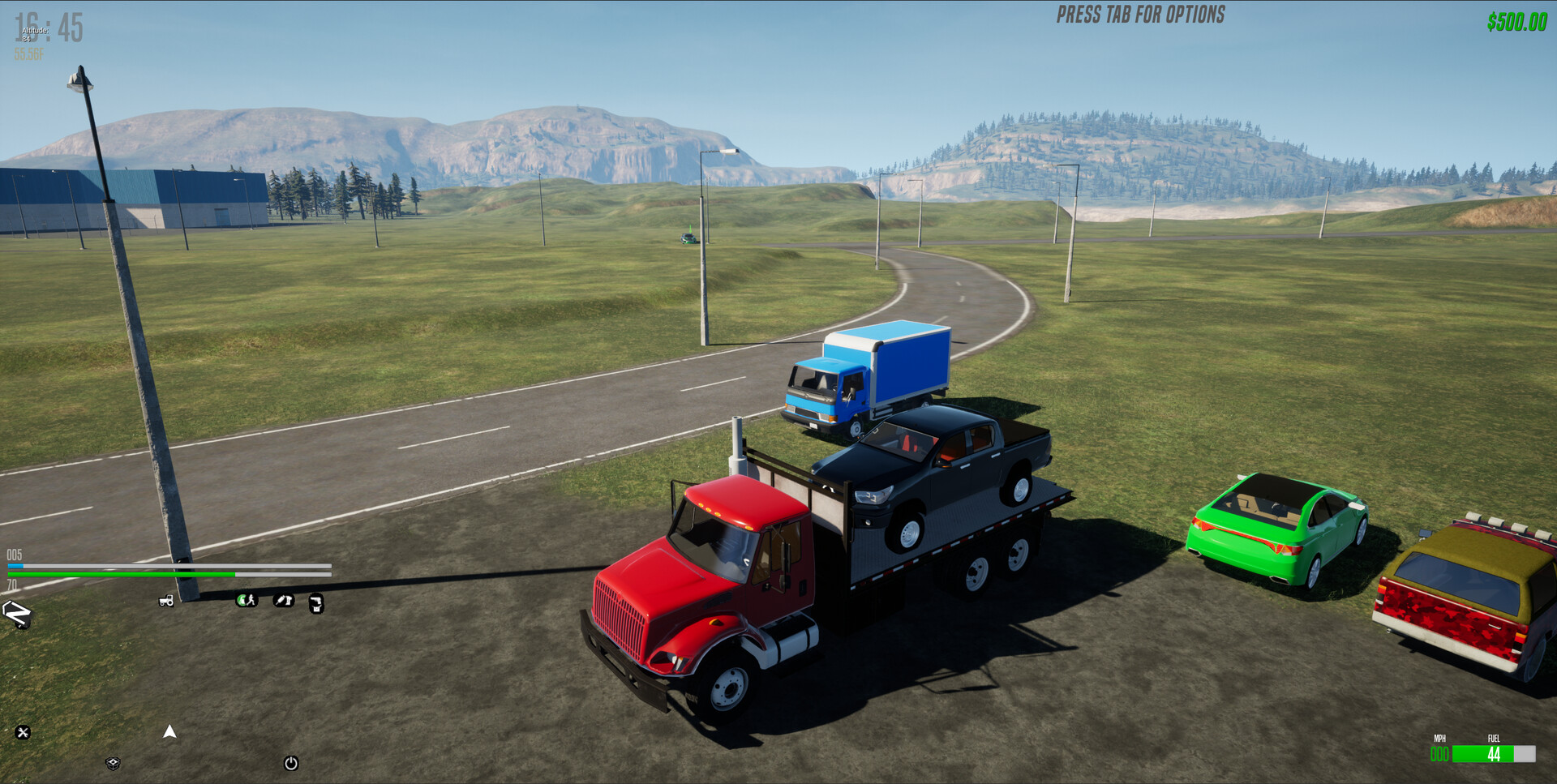This screenshot has width=1557, height=784.
Task: Click the 70 label below the health bar
Action: click(12, 585)
